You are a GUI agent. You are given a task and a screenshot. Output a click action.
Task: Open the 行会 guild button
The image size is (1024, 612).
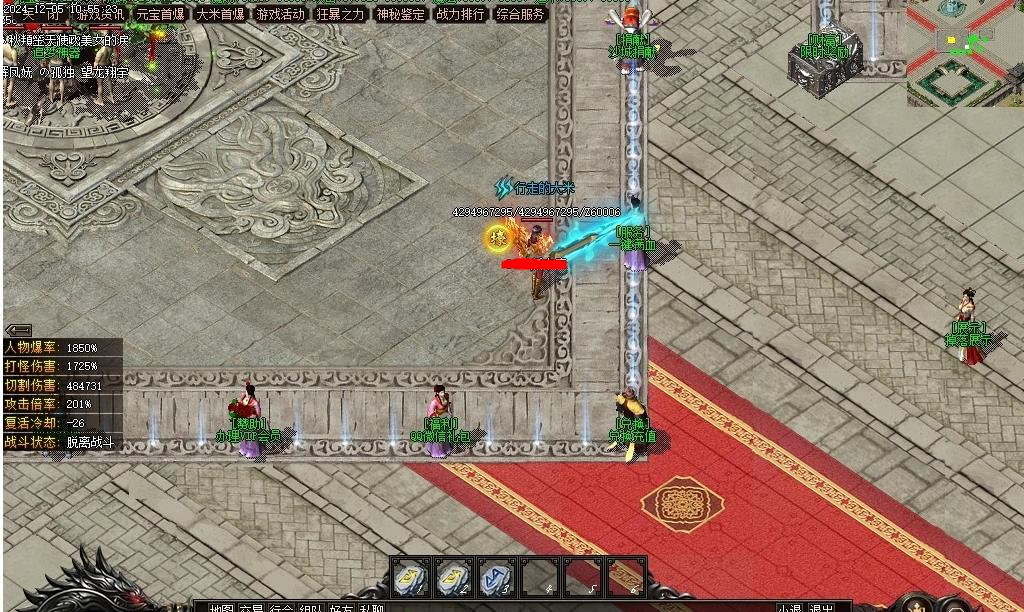[x=281, y=607]
